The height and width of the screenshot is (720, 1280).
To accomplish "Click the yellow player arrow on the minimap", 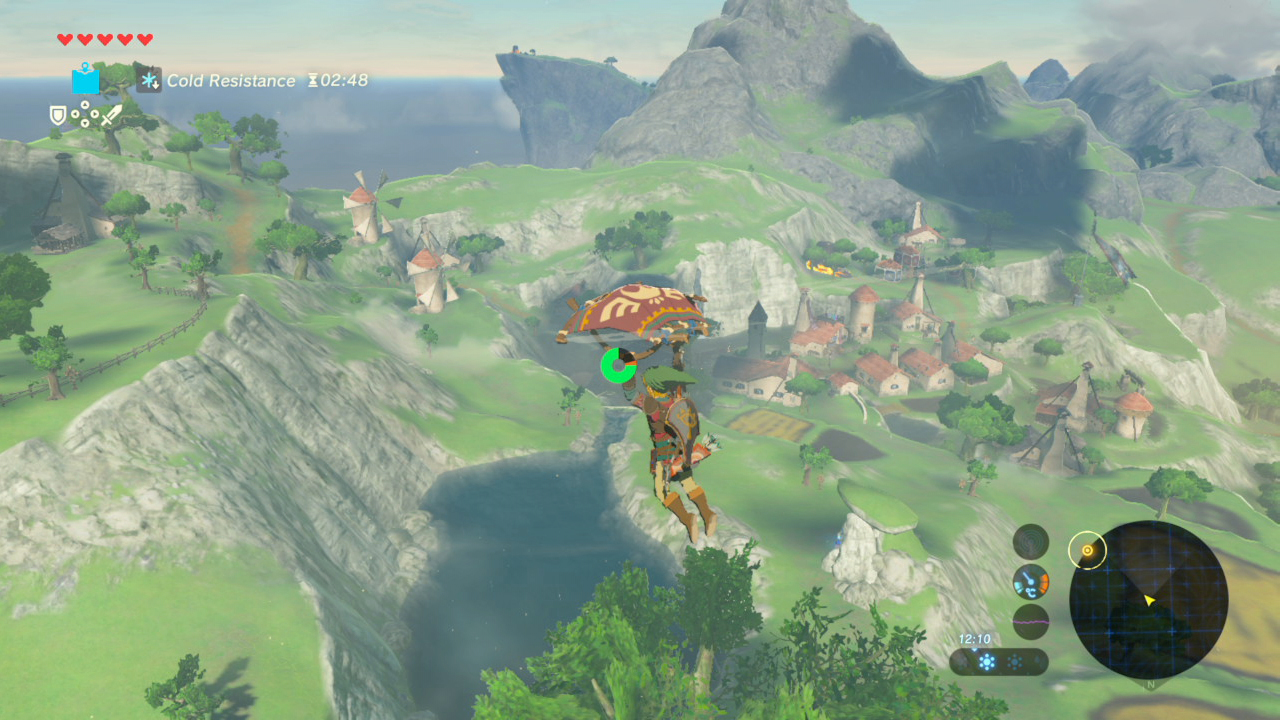I will point(1150,600).
